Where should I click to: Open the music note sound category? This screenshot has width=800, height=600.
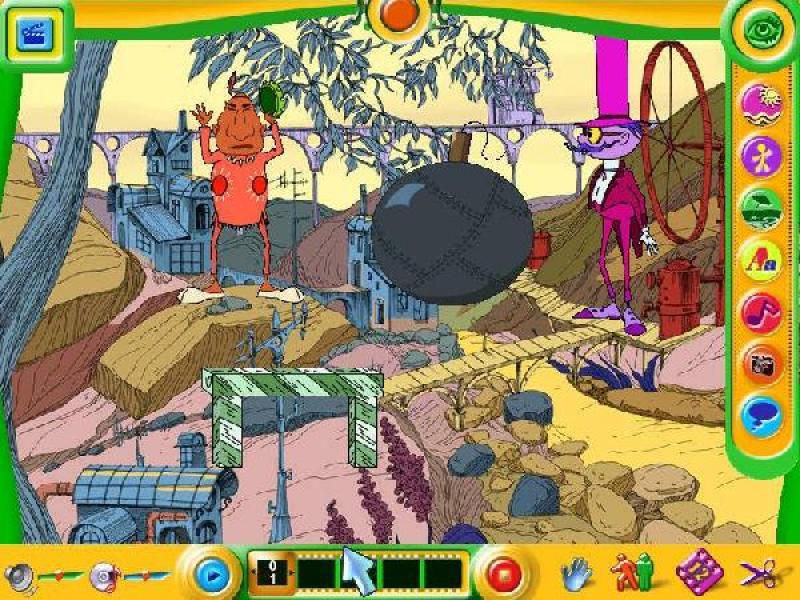[760, 312]
